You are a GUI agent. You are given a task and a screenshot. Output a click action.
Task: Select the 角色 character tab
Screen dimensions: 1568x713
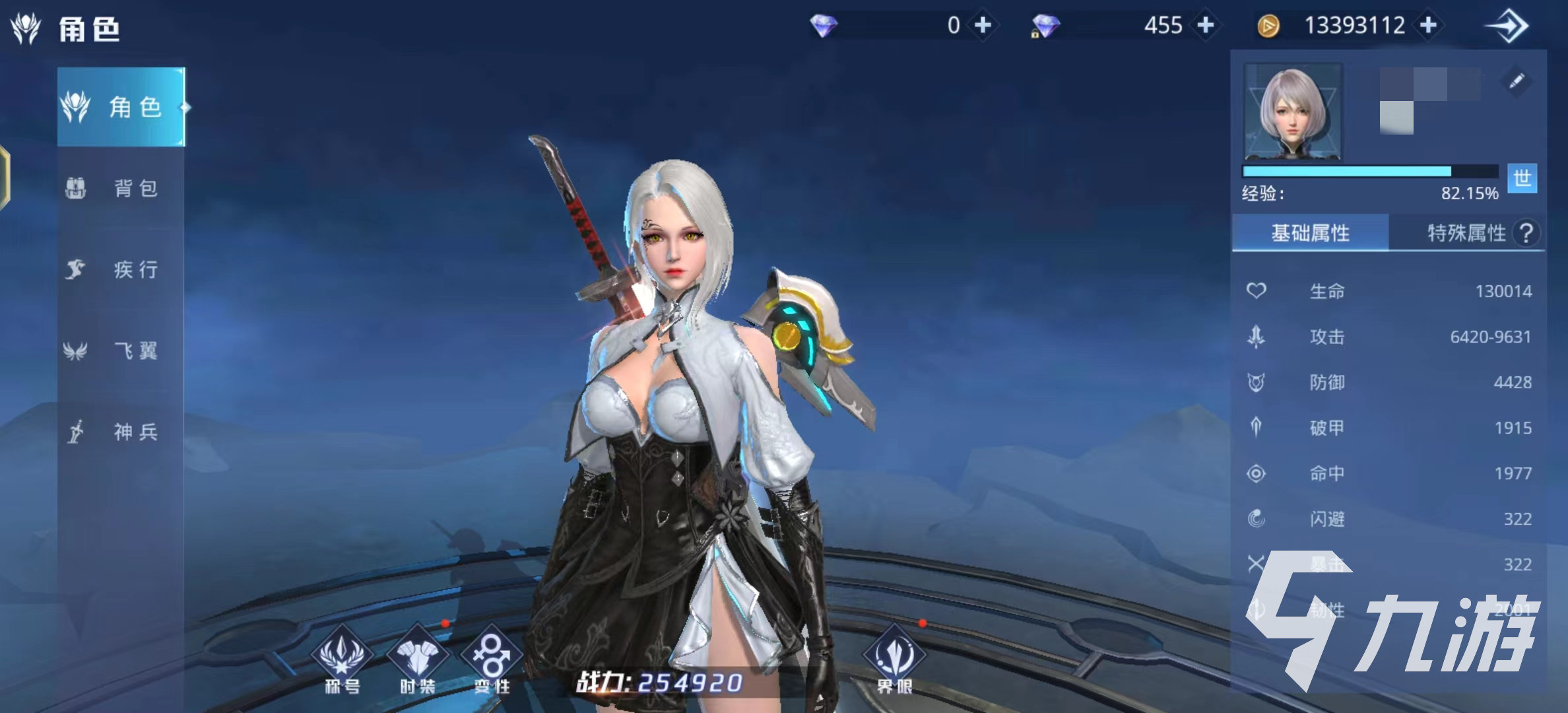click(121, 107)
